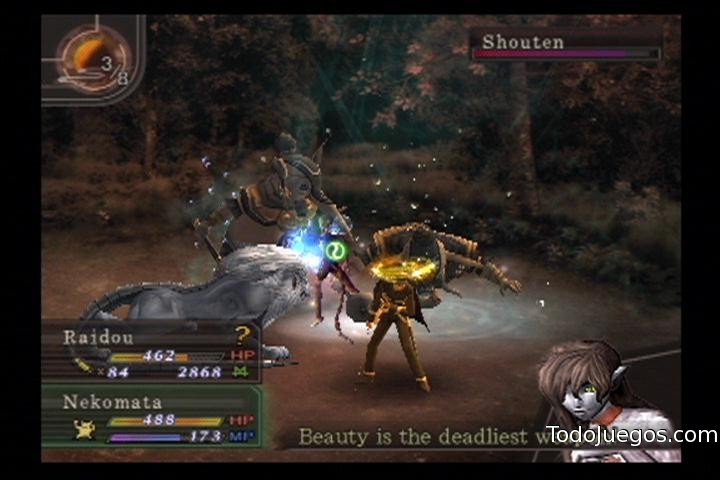
Task: Open the TodoJuegos.com watermark link
Action: [631, 435]
